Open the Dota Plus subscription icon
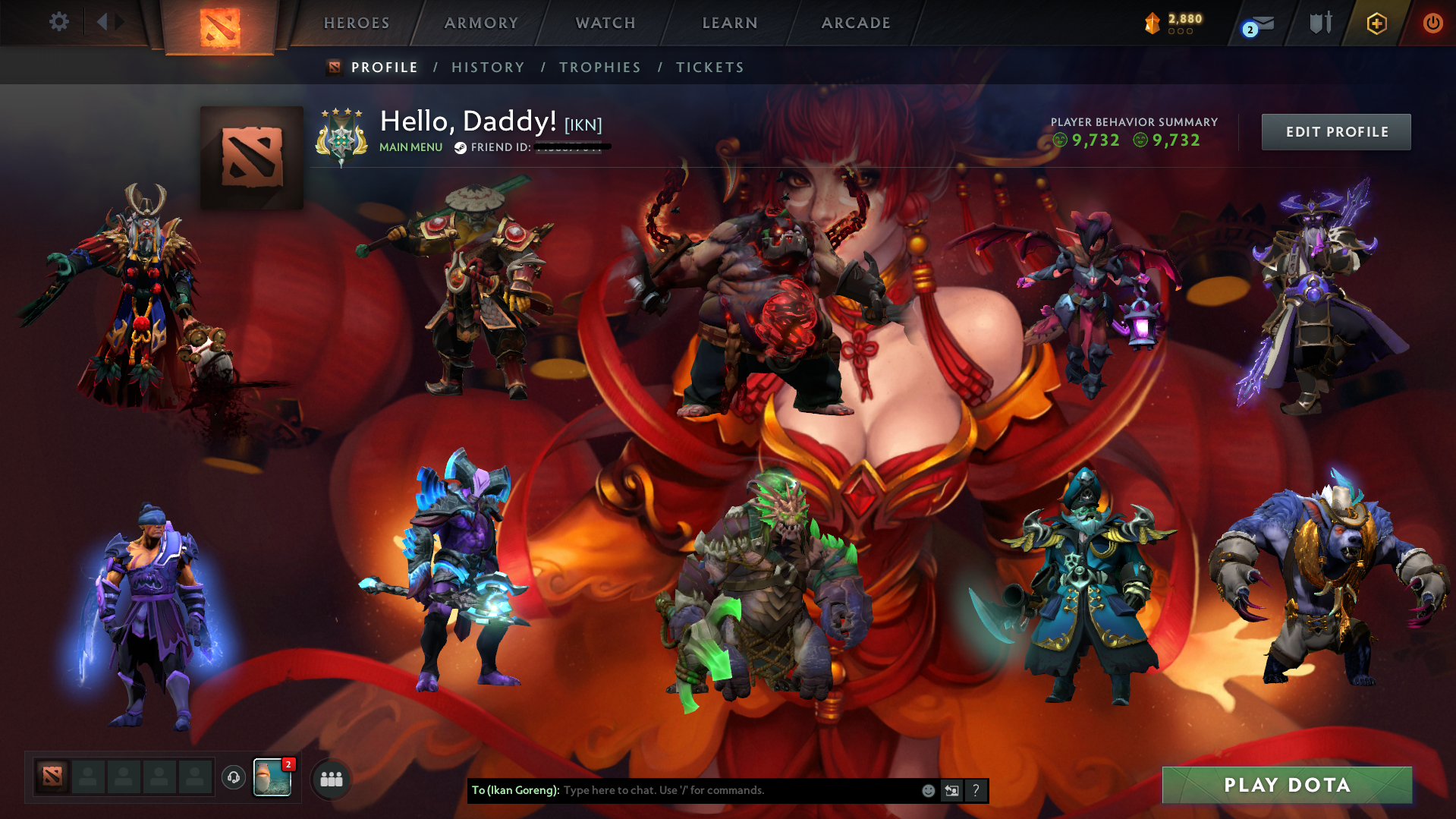This screenshot has height=819, width=1456. click(1376, 23)
